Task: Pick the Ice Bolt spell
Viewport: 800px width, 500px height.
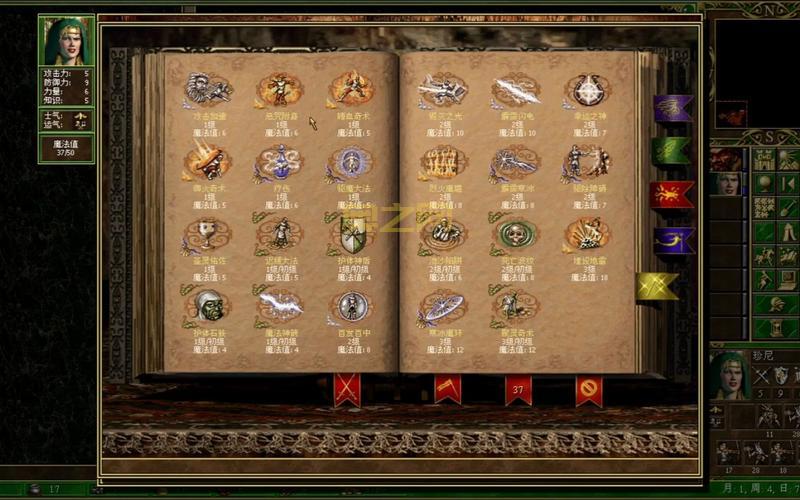Action: tap(516, 161)
